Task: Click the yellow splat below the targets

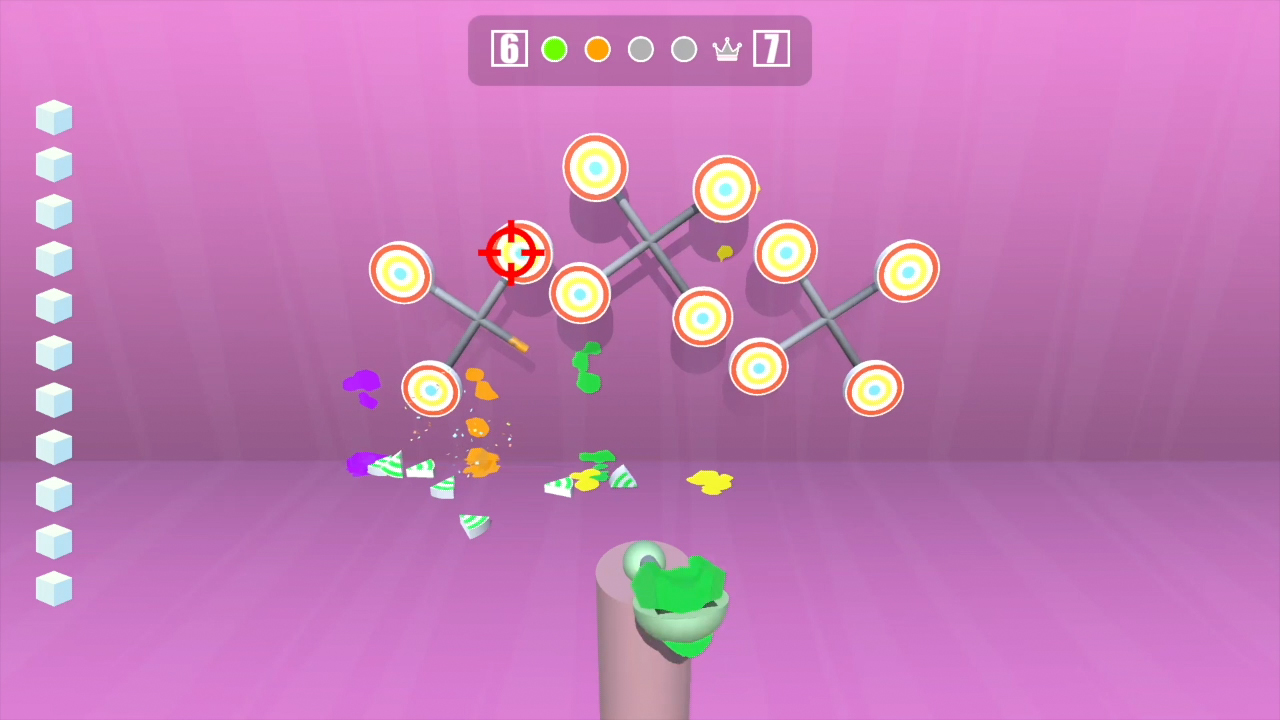Action: tap(710, 480)
